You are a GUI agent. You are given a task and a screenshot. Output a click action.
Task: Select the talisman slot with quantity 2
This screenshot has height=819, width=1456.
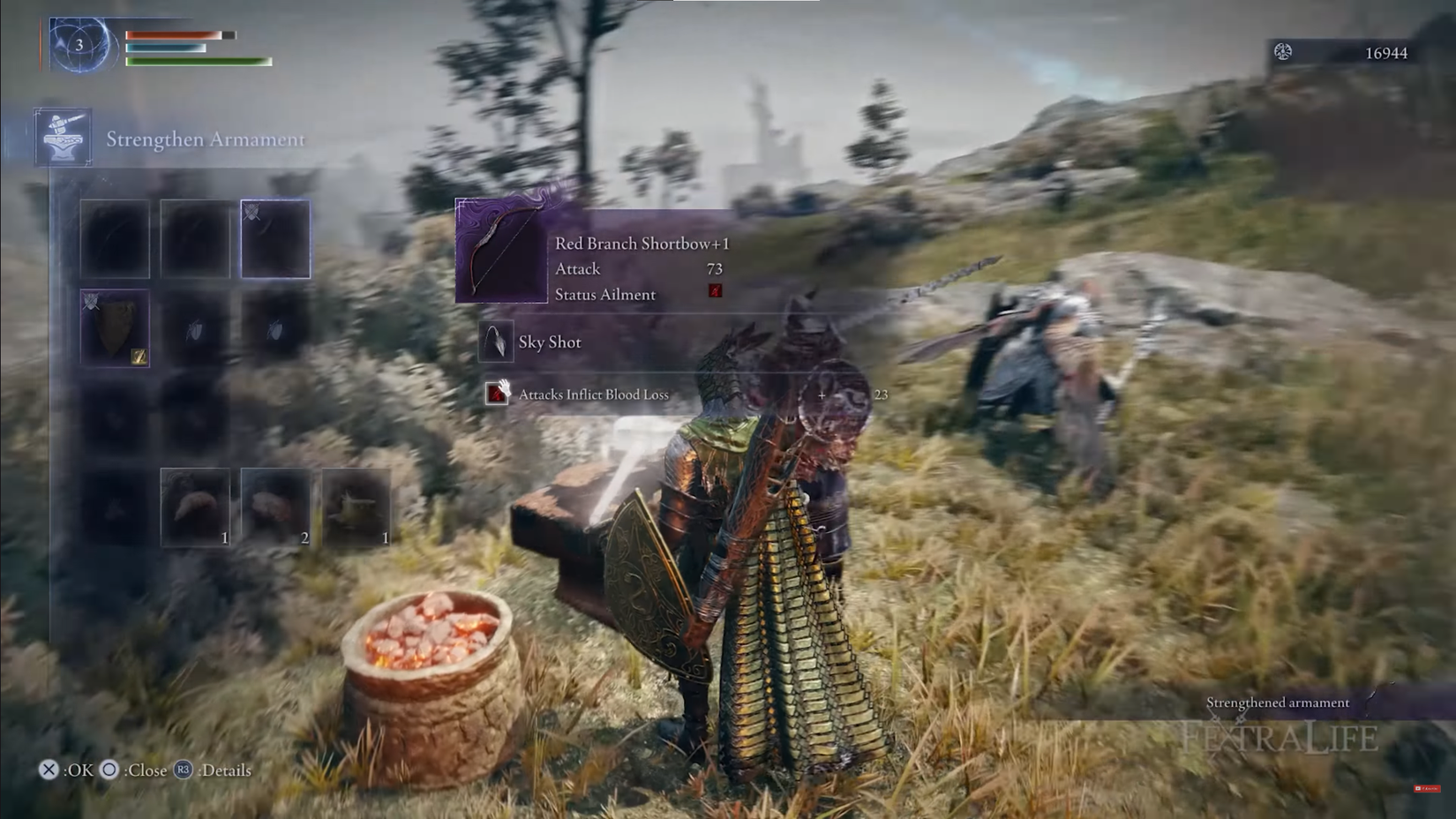click(x=275, y=507)
